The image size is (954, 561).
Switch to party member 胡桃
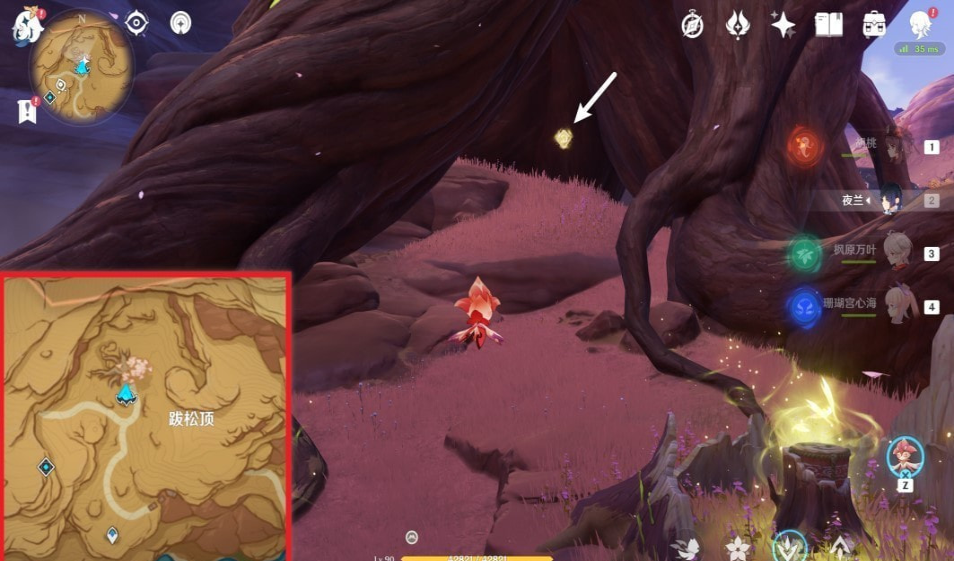pos(895,146)
